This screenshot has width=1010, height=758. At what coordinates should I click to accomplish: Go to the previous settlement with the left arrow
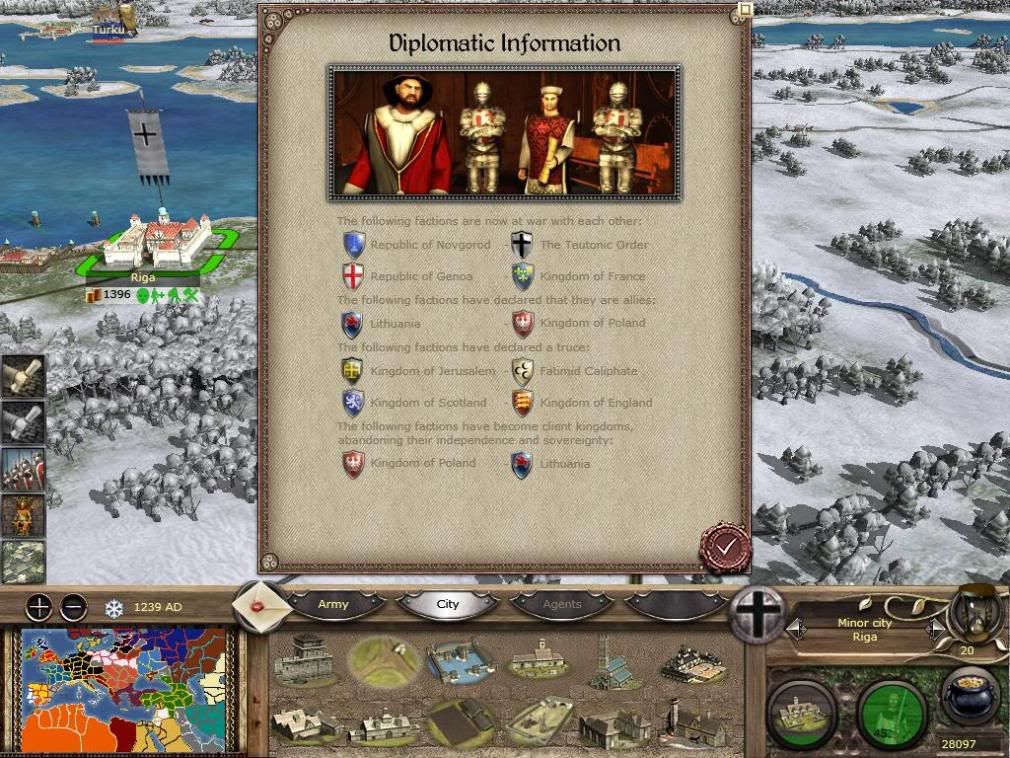pyautogui.click(x=797, y=629)
